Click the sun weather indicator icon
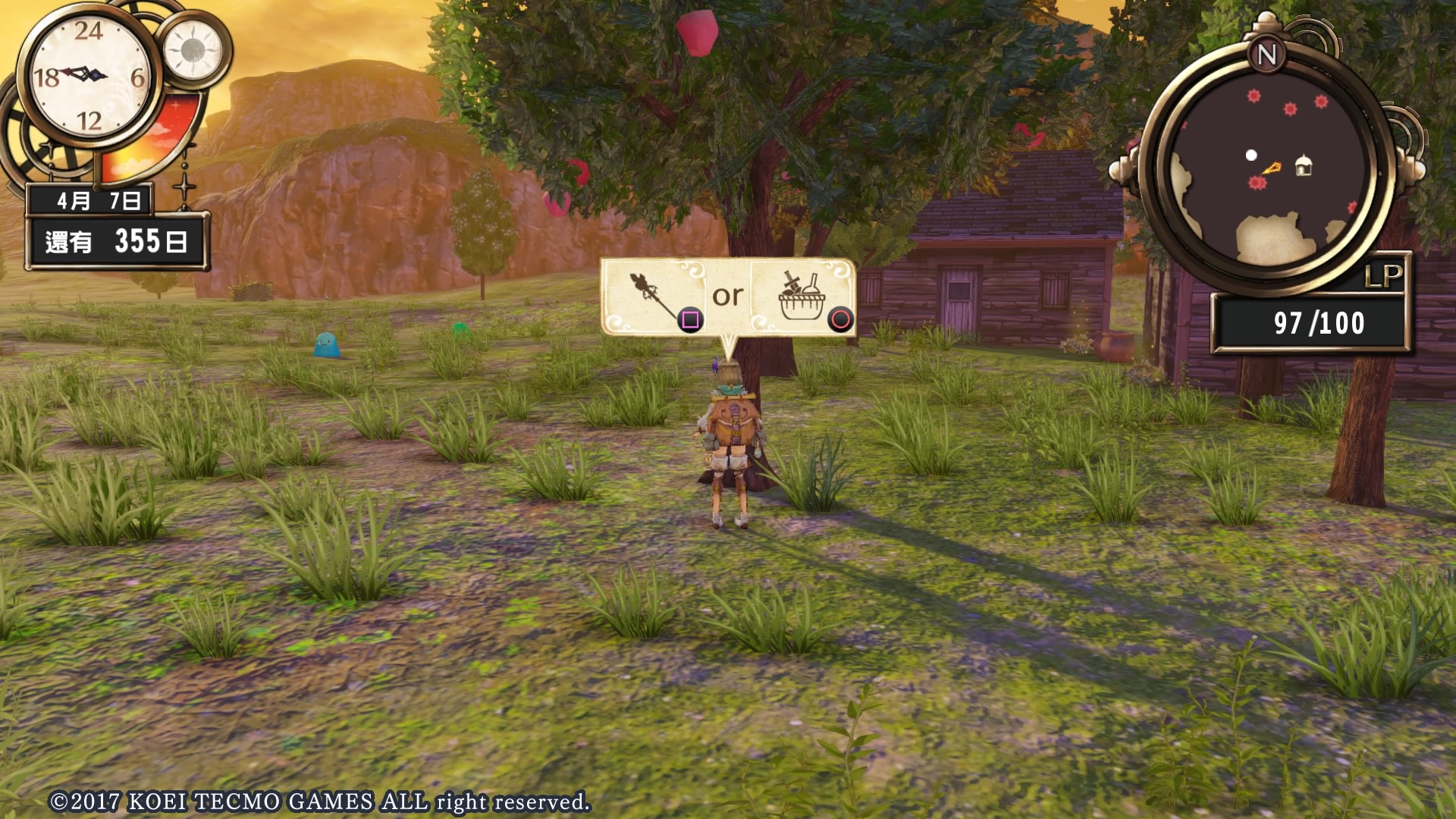 [192, 50]
